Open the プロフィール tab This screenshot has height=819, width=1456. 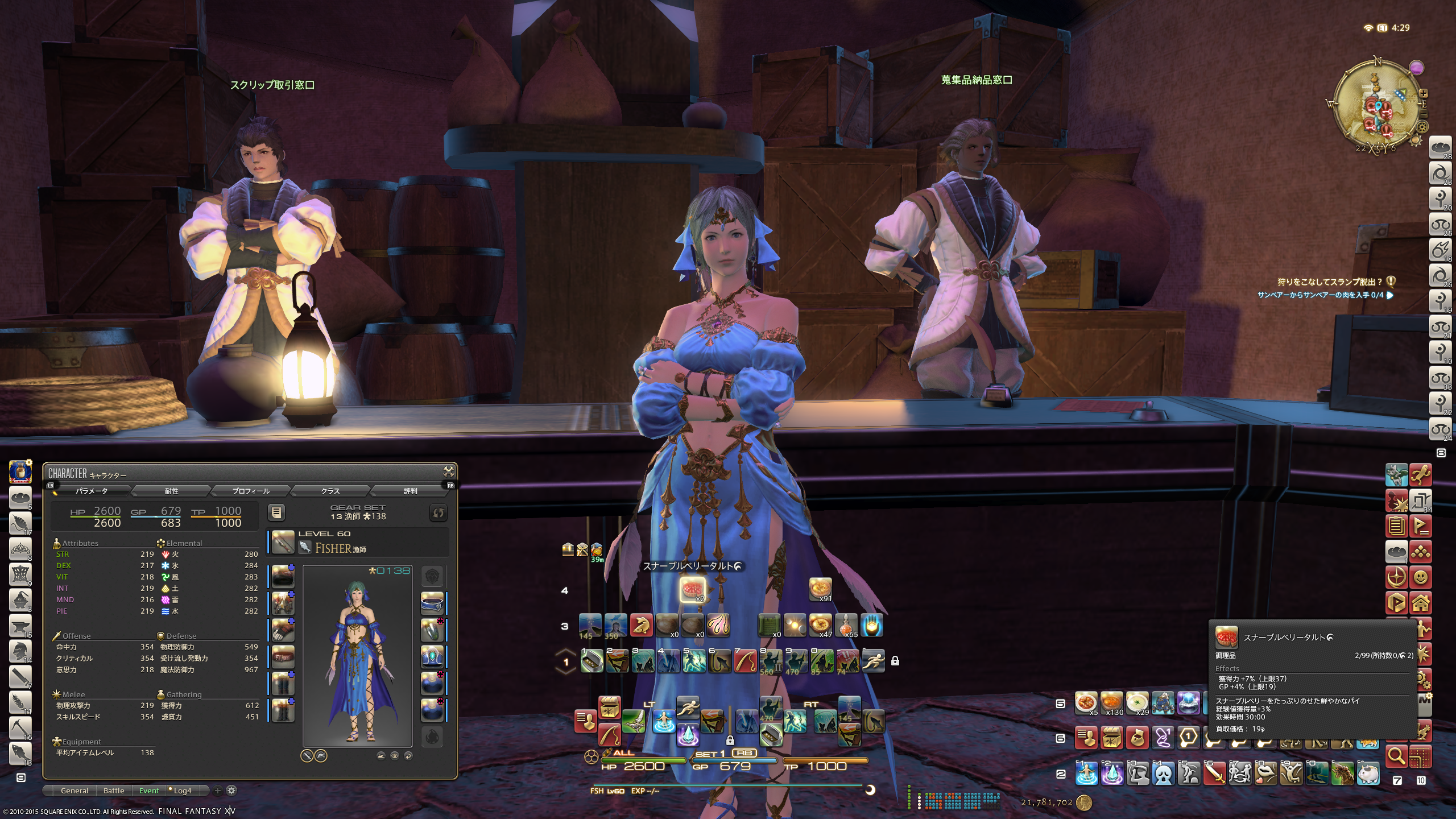point(251,491)
